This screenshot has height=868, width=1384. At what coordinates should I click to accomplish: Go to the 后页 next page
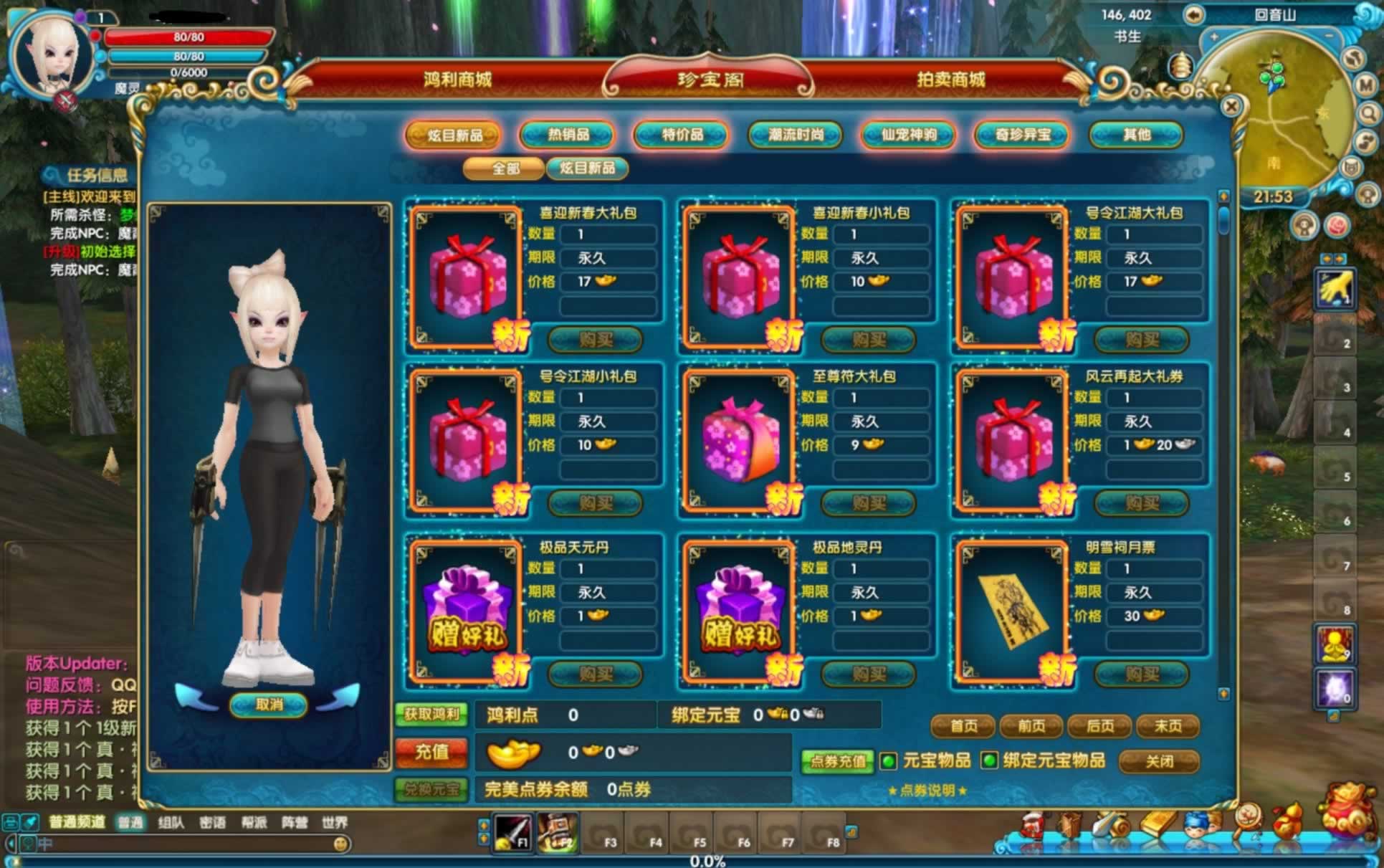coord(1099,726)
